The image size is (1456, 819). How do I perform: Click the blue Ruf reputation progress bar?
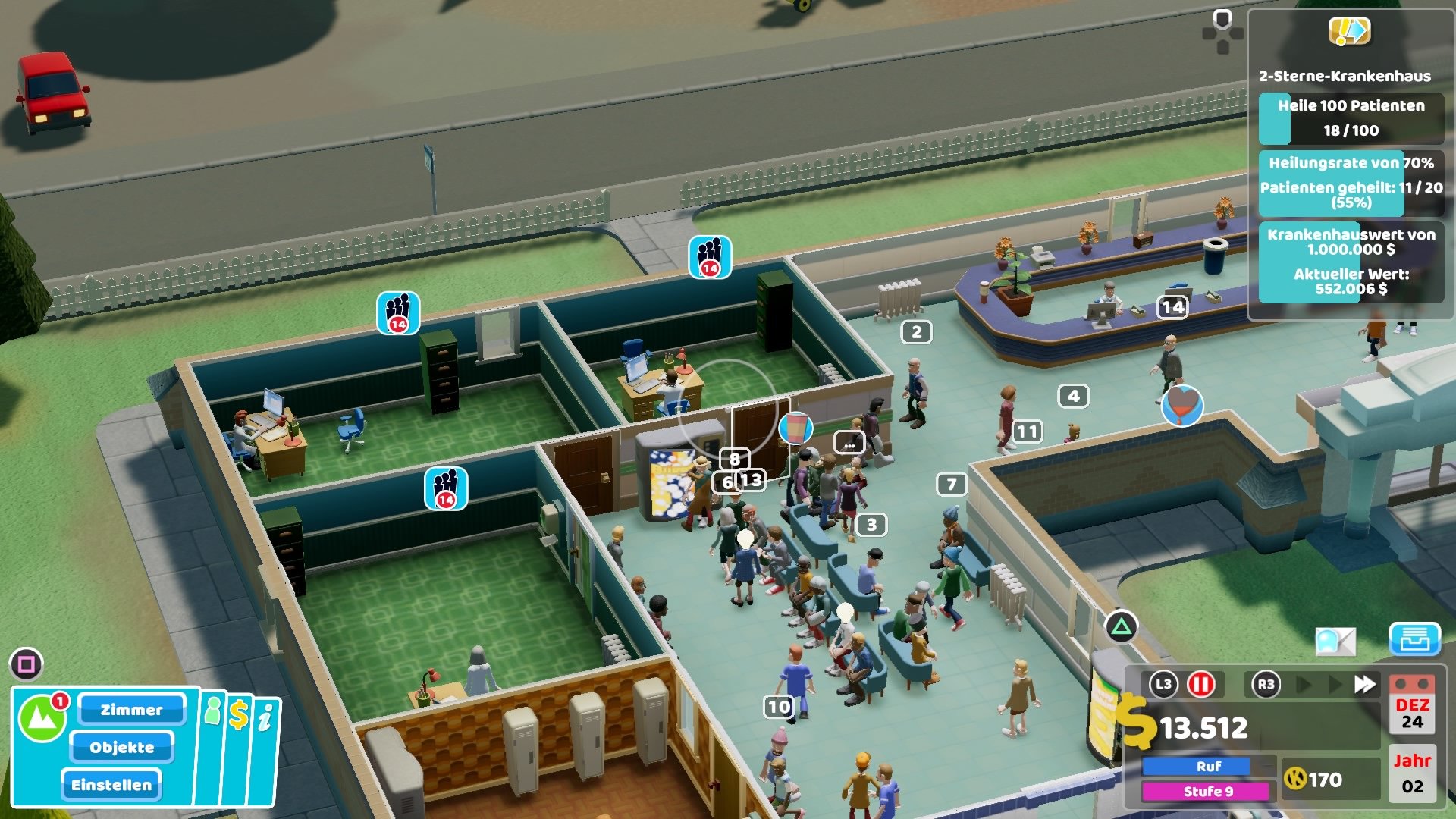tap(1195, 767)
